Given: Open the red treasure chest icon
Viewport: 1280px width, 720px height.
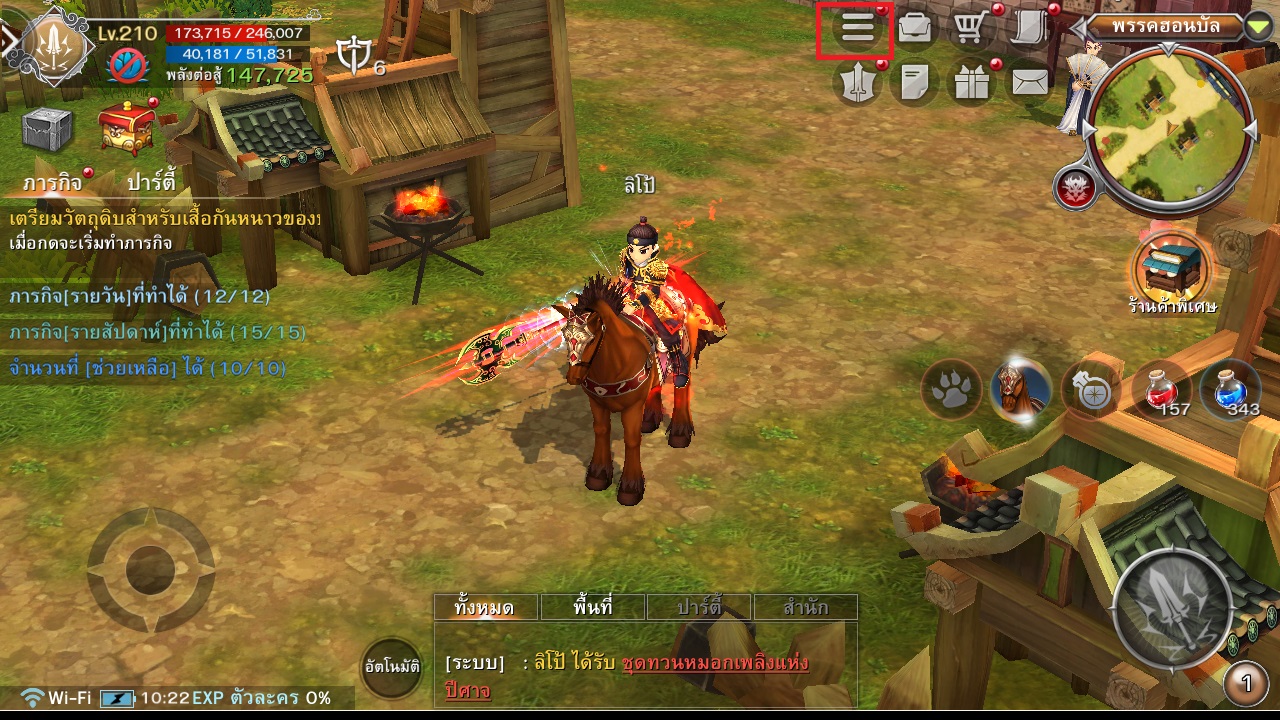Looking at the screenshot, I should pos(127,129).
